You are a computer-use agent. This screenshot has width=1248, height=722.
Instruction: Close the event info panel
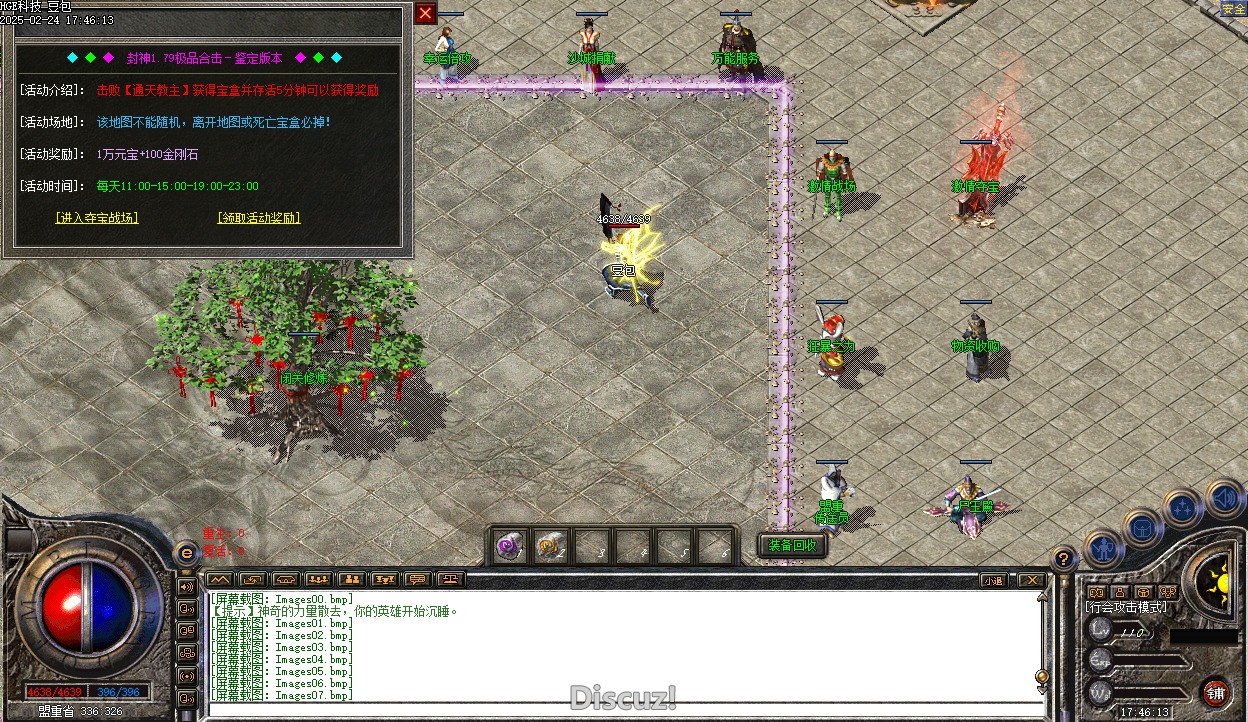click(x=426, y=13)
